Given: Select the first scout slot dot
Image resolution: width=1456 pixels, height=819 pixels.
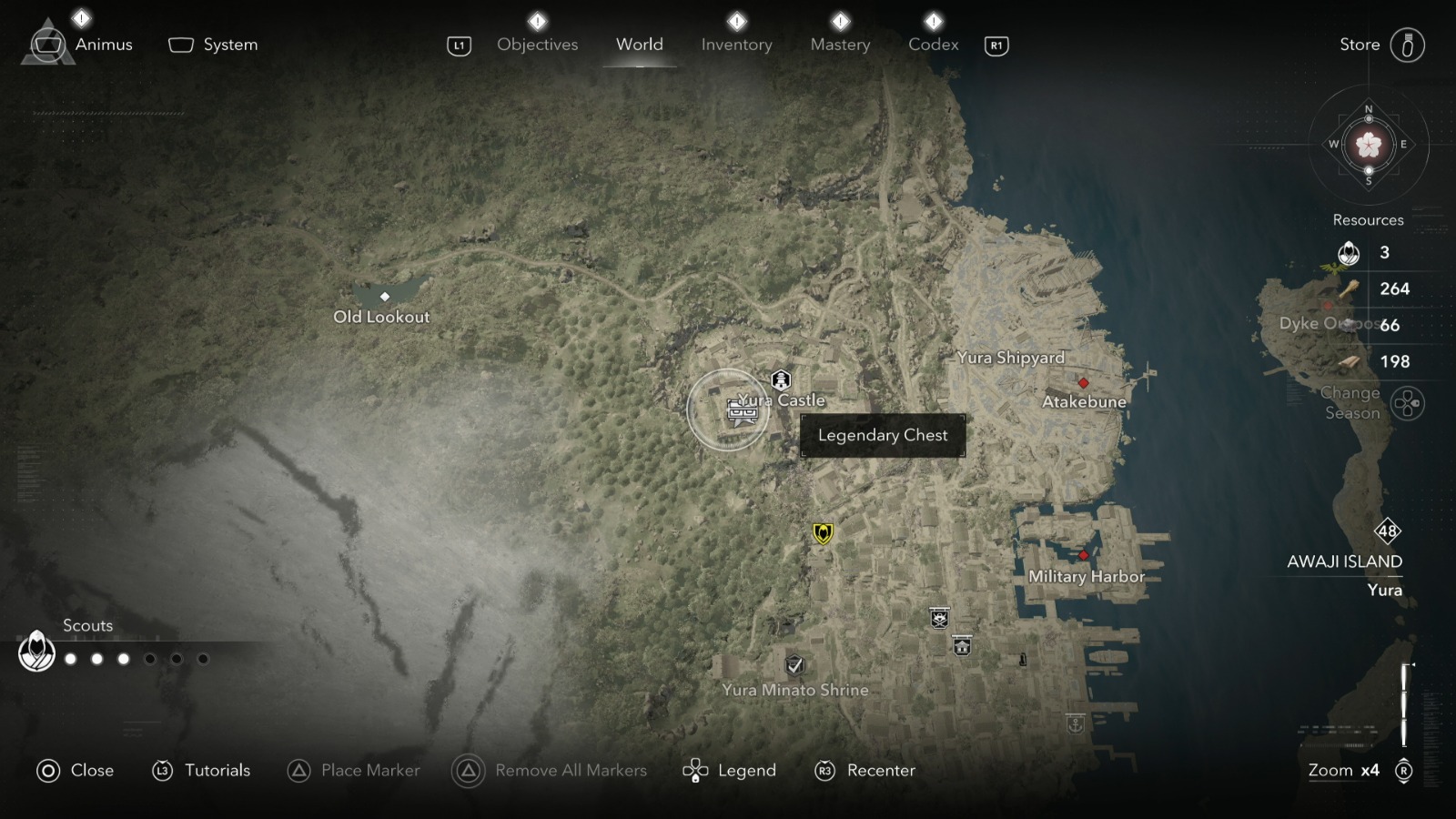Looking at the screenshot, I should coord(71,659).
